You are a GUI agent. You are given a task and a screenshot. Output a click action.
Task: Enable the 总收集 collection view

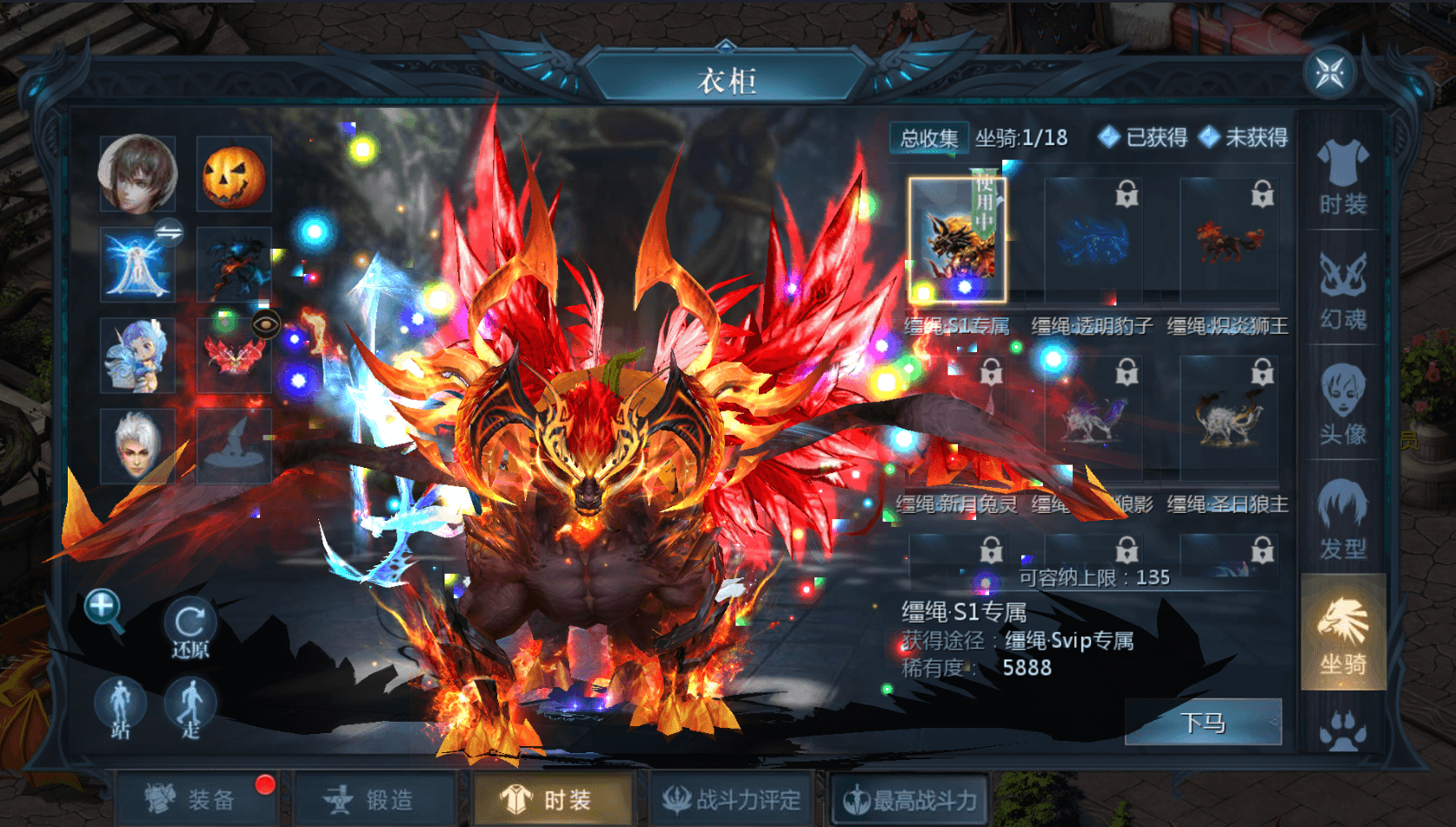927,137
